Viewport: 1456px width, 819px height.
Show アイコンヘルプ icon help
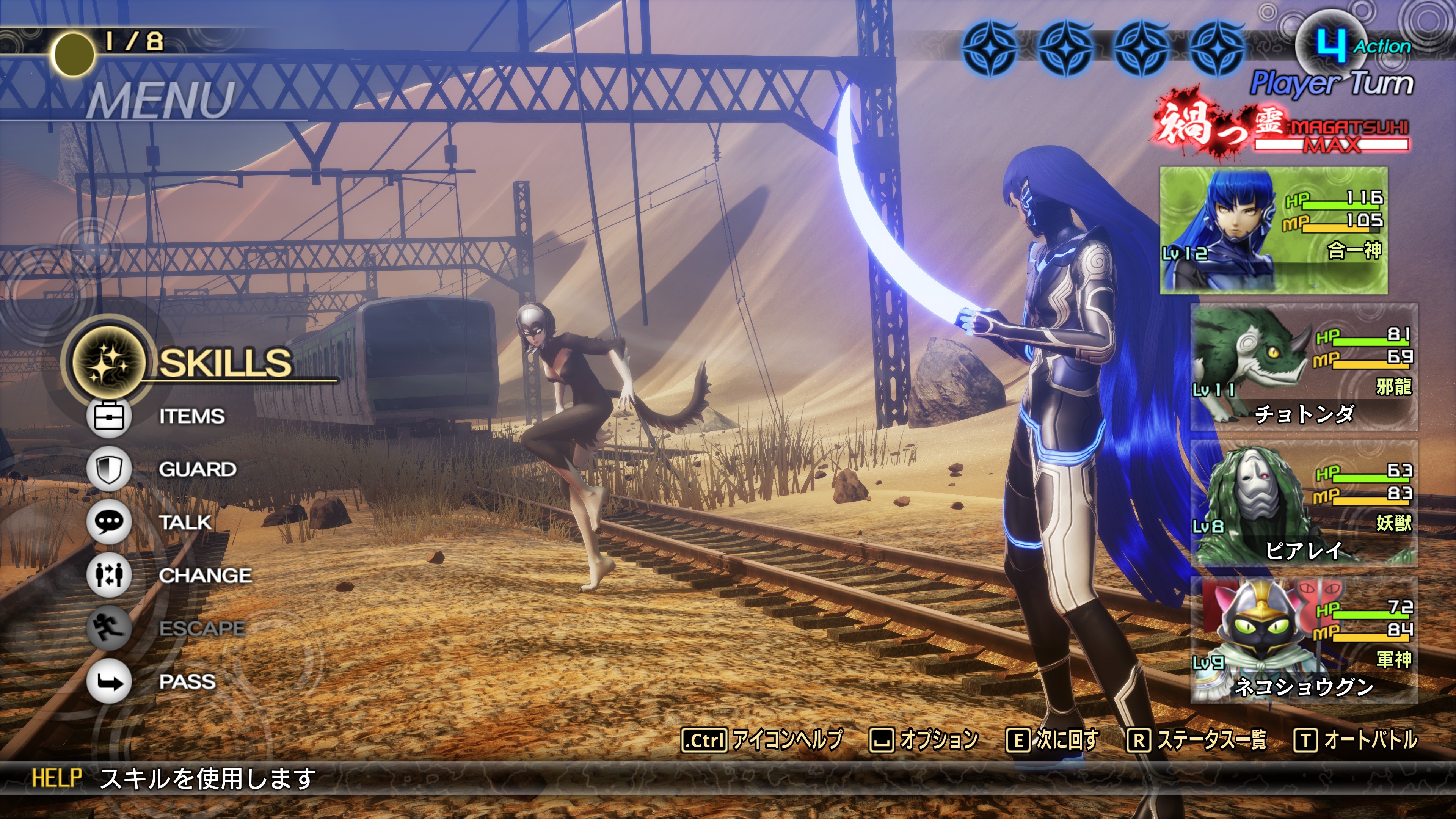[x=762, y=740]
